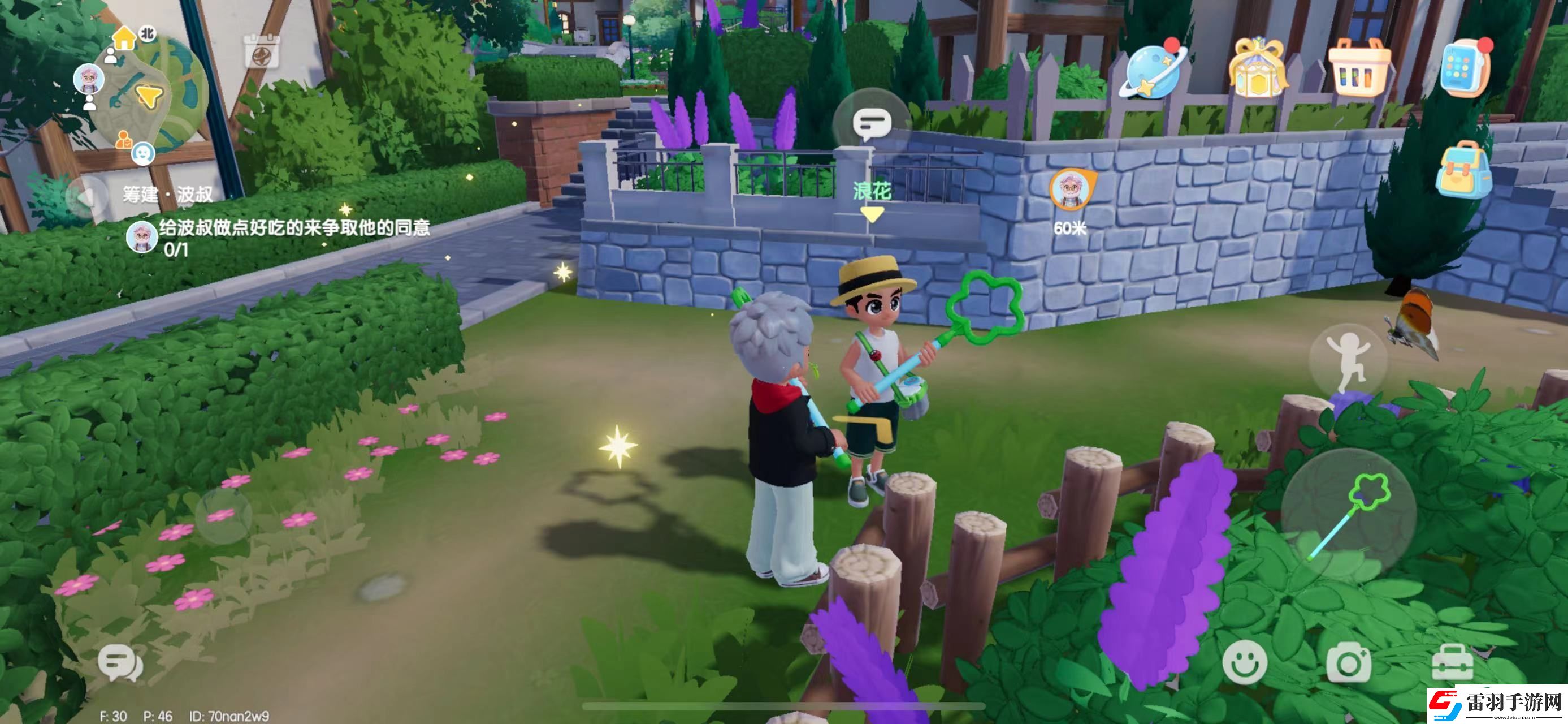The image size is (1568, 724).
Task: Open the chat window icon
Action: 120,663
